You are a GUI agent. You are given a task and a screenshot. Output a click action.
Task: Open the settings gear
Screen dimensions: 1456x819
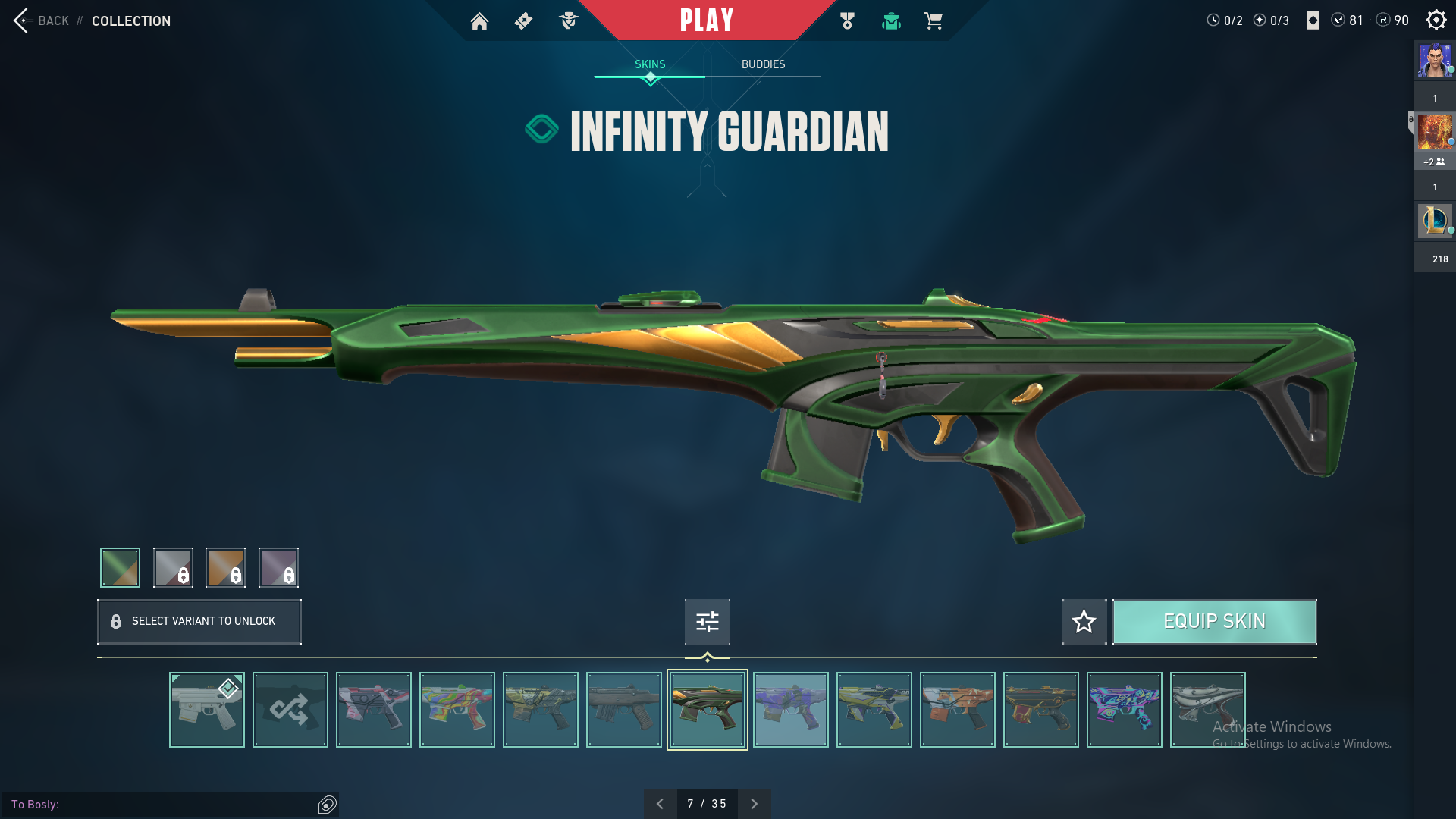(1436, 20)
